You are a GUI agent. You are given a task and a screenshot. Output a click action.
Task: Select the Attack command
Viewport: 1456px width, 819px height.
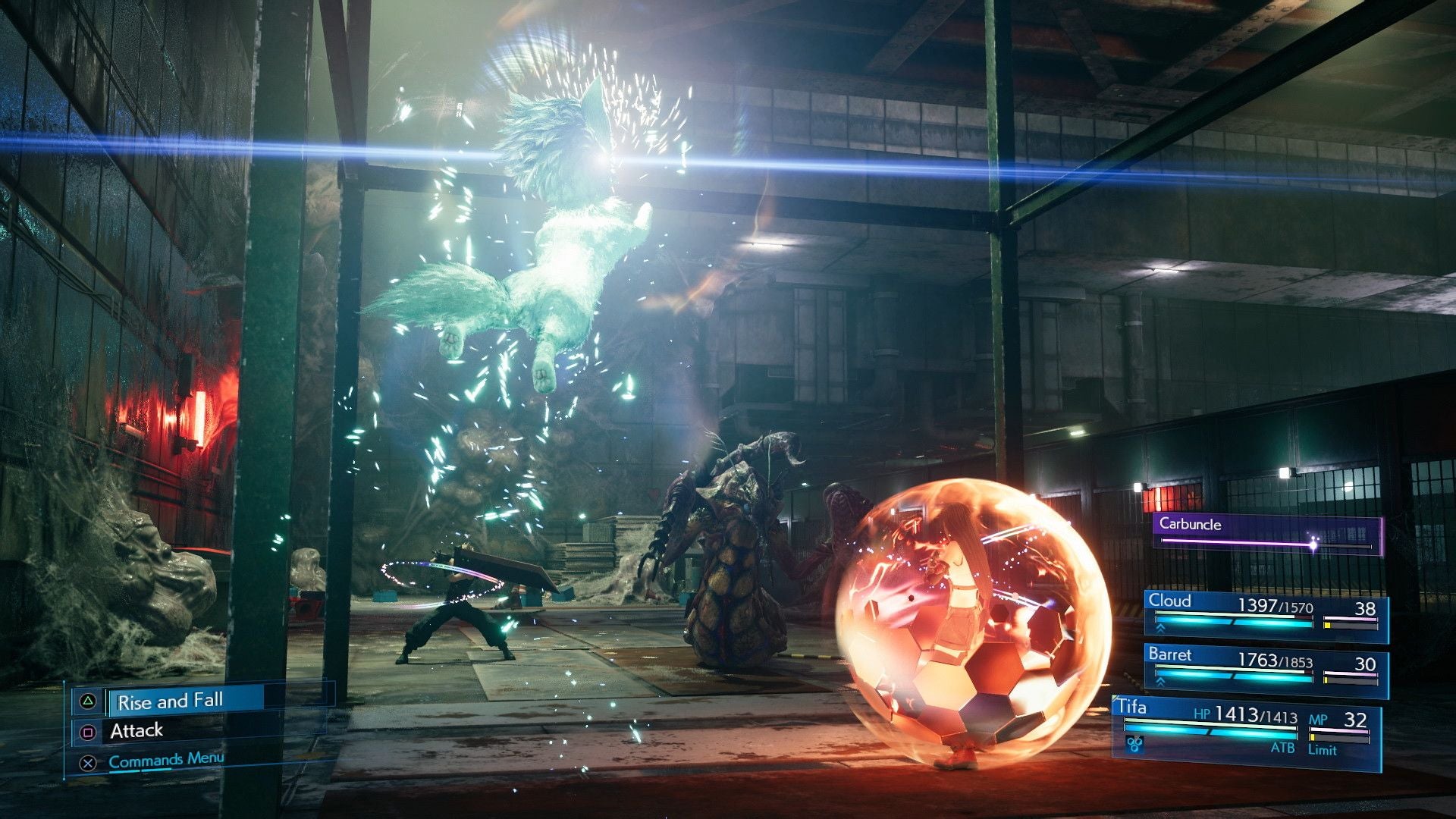(x=137, y=730)
